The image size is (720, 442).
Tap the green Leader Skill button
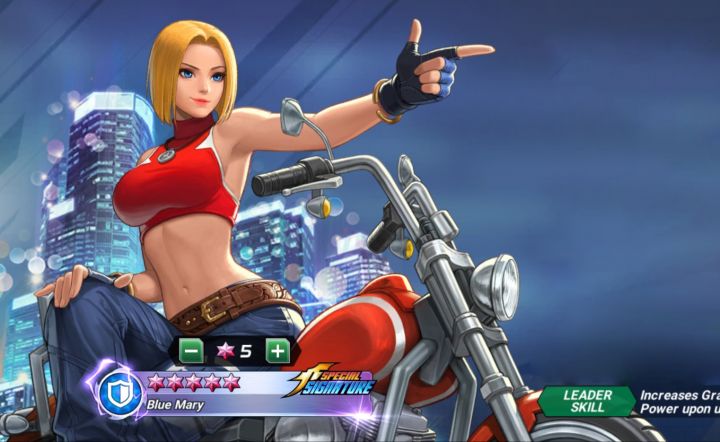click(x=588, y=401)
